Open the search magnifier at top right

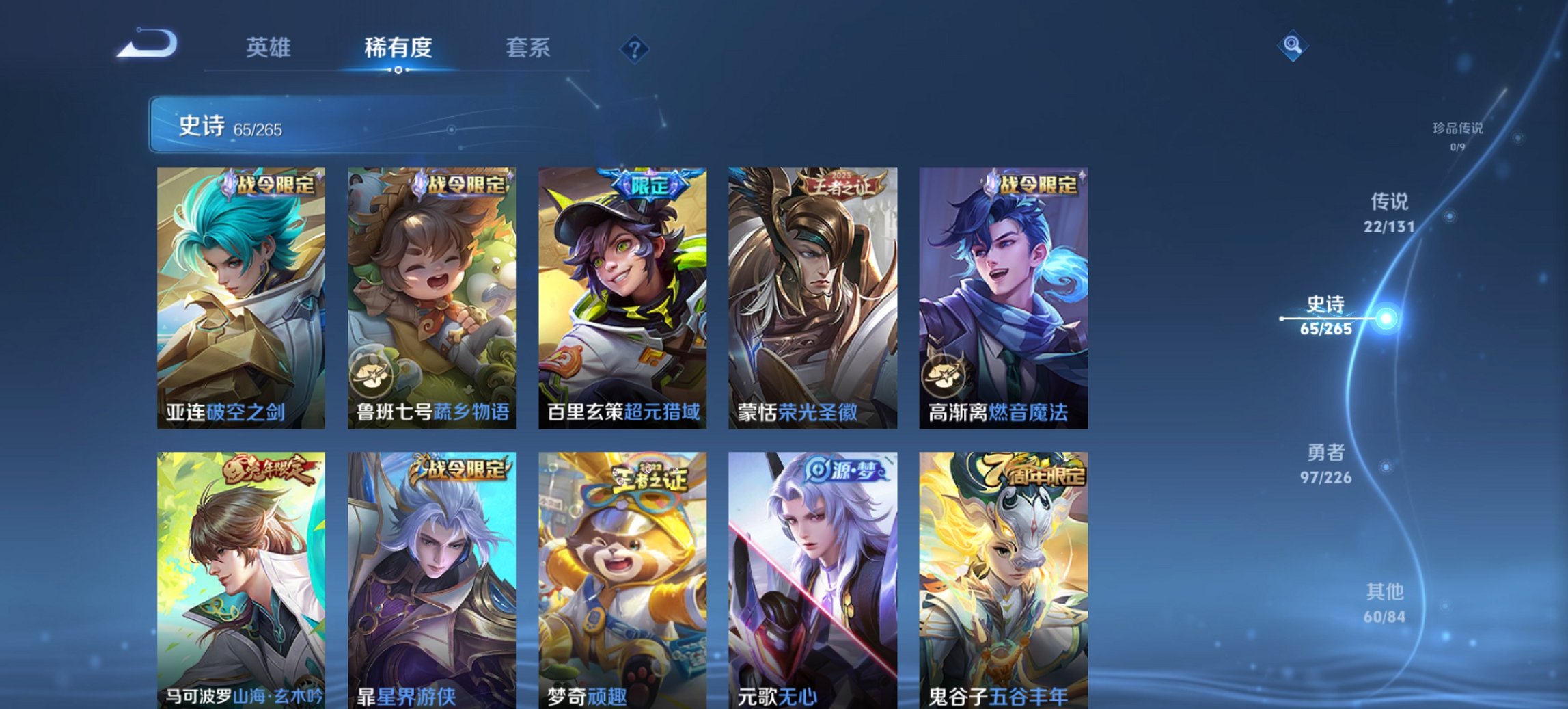coord(1291,44)
